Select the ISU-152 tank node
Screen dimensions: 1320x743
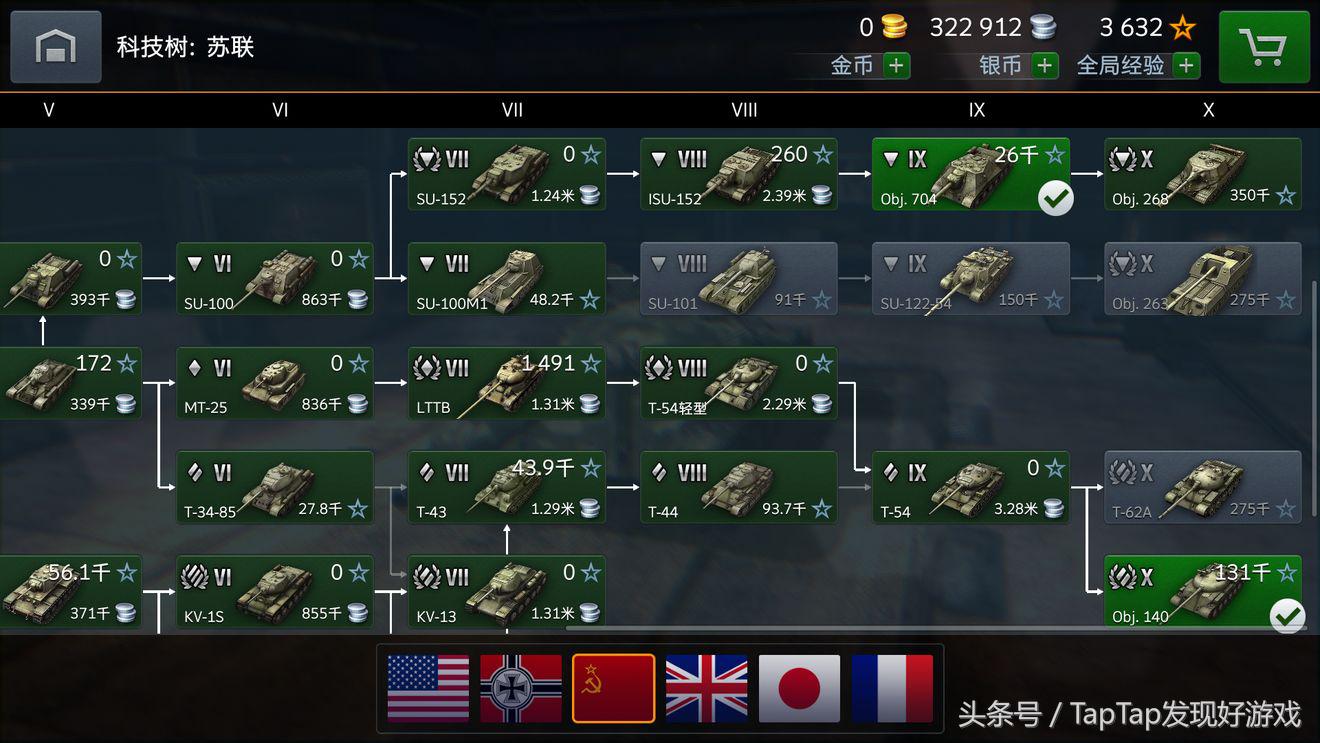(x=739, y=175)
